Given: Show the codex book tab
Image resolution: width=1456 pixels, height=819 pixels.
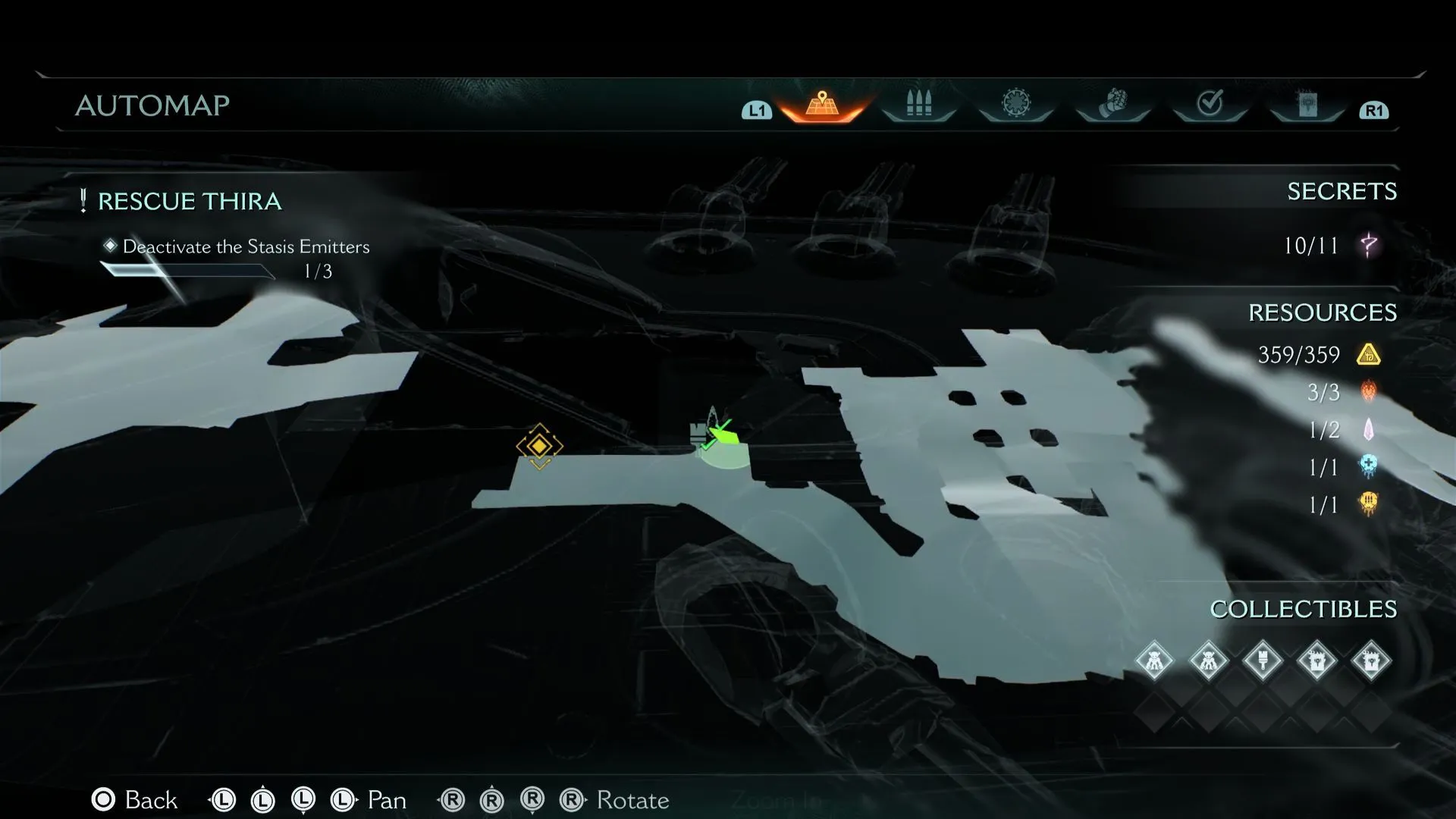Looking at the screenshot, I should (1307, 105).
